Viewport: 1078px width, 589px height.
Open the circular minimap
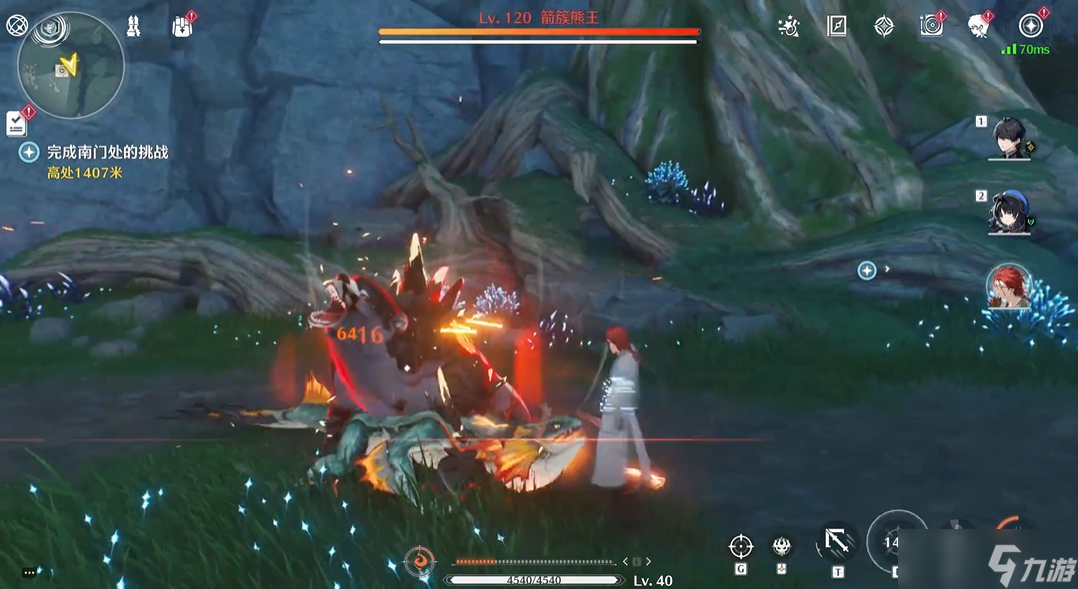click(71, 66)
